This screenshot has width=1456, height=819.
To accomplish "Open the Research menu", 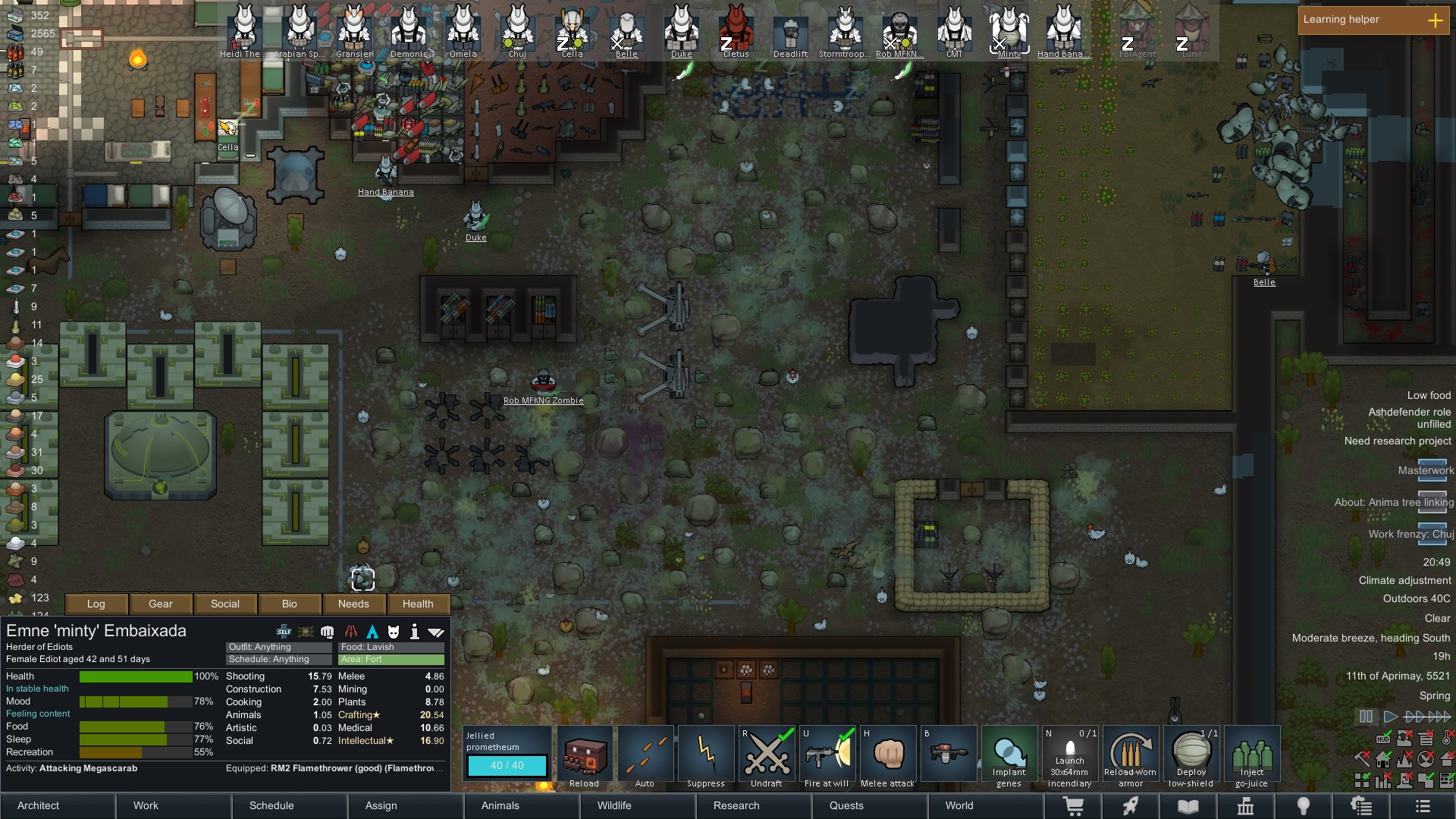I will (736, 805).
